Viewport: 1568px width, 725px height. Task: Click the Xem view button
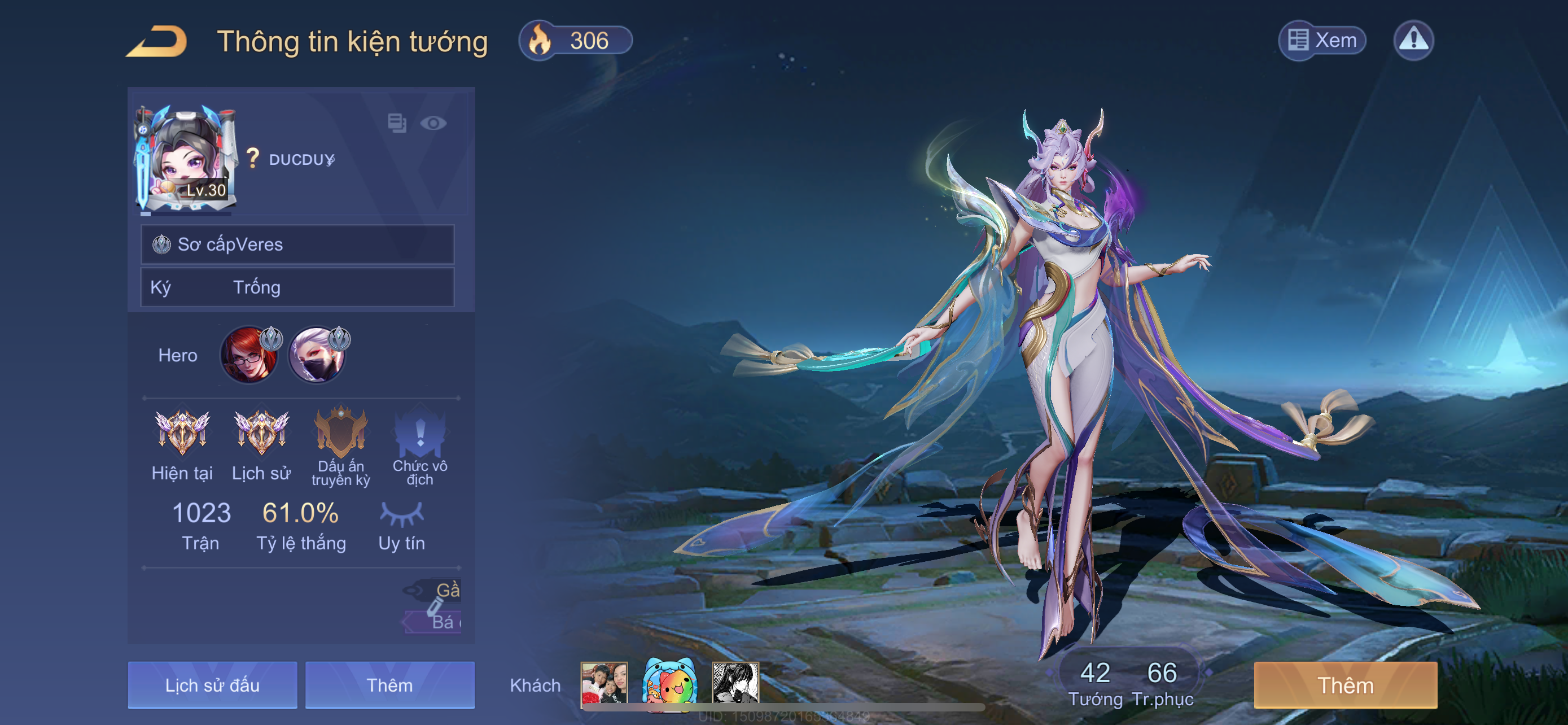pyautogui.click(x=1322, y=41)
